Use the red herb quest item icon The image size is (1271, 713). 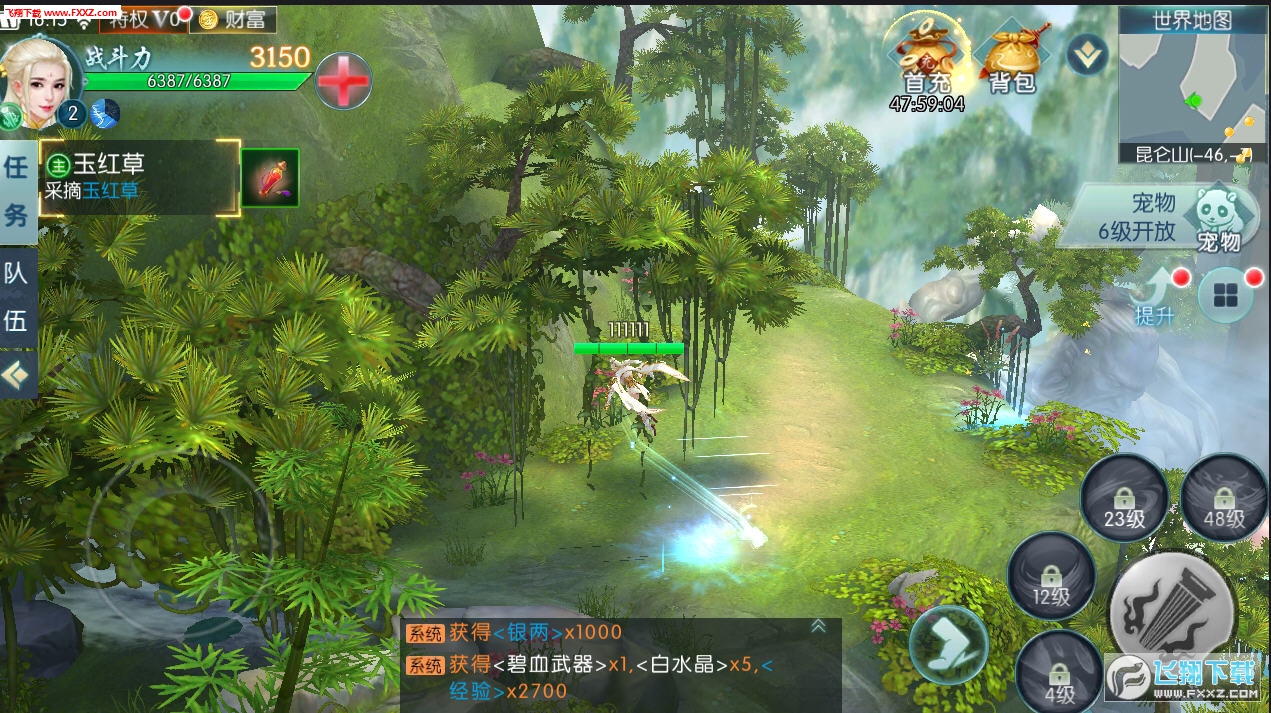click(270, 177)
